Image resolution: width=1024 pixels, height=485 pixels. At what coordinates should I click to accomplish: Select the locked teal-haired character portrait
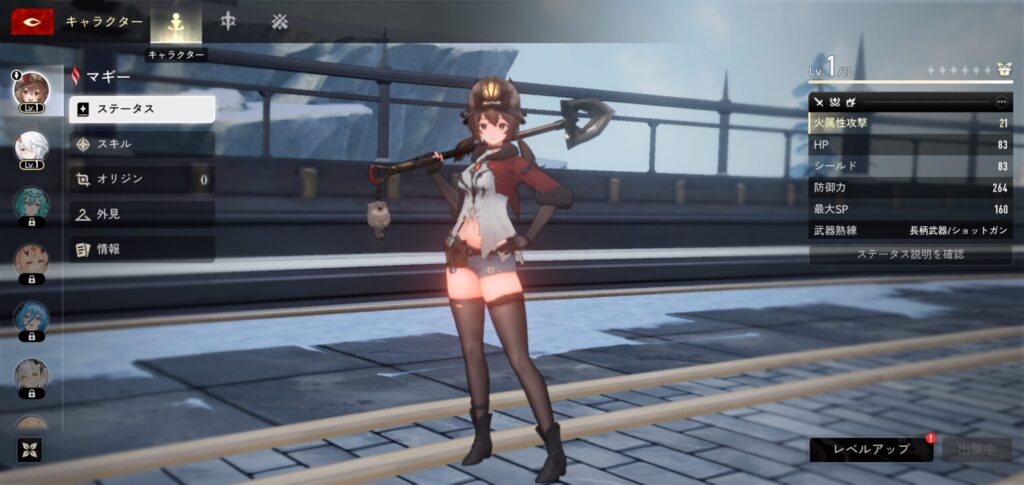click(31, 205)
